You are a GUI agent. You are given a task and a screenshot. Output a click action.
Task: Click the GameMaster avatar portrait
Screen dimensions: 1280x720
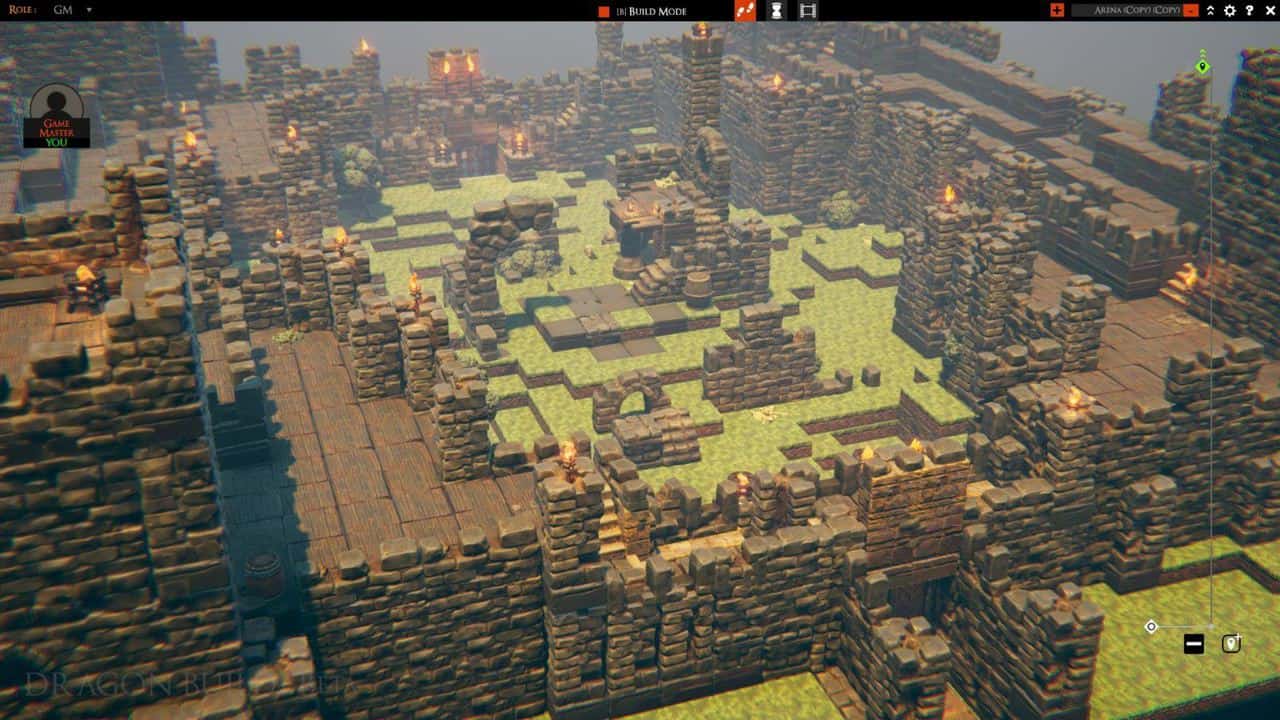point(58,106)
